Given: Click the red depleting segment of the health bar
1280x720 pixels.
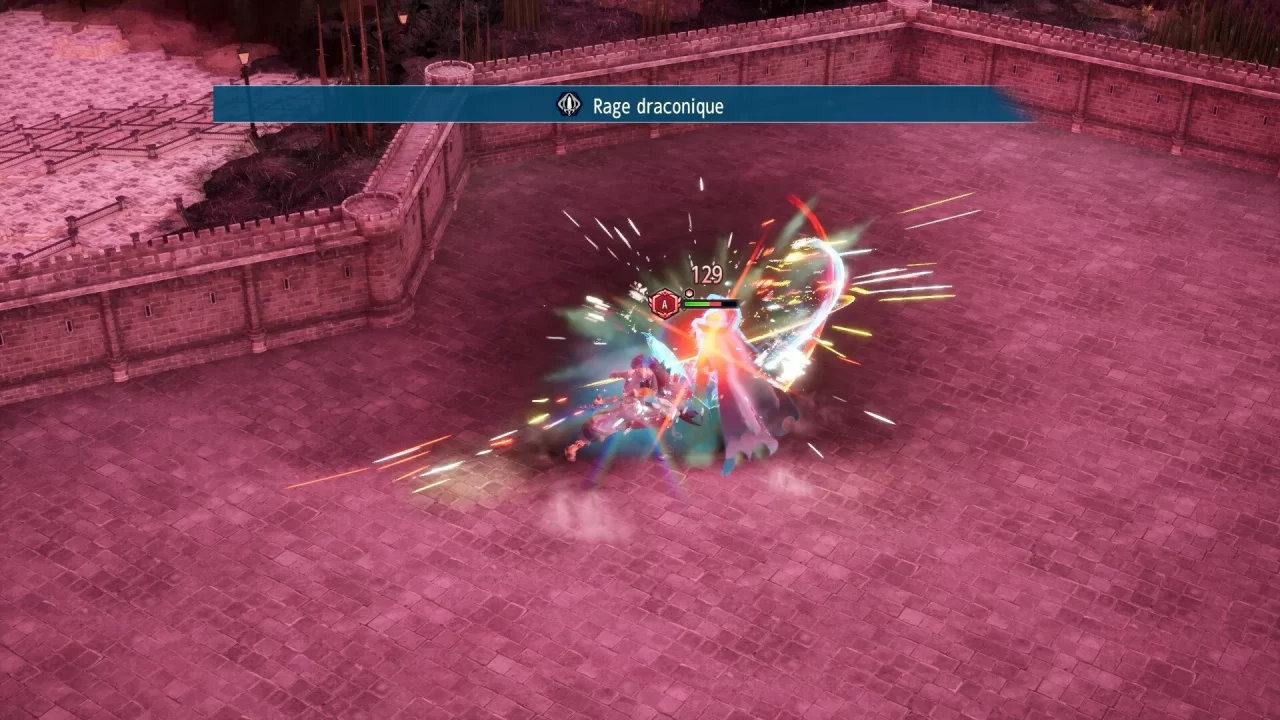Looking at the screenshot, I should coord(715,304).
